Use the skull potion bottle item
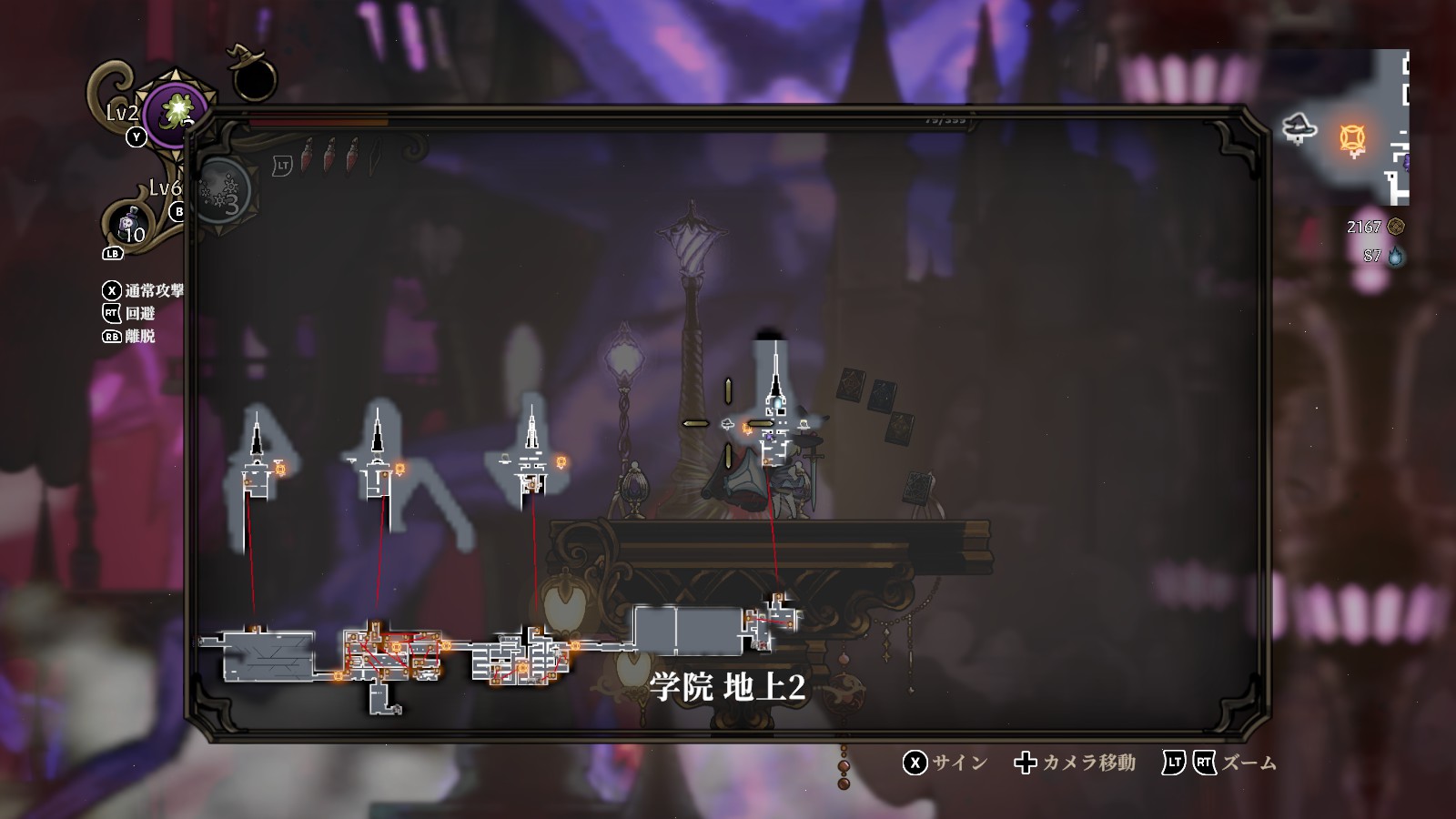This screenshot has width=1456, height=819. [x=128, y=223]
